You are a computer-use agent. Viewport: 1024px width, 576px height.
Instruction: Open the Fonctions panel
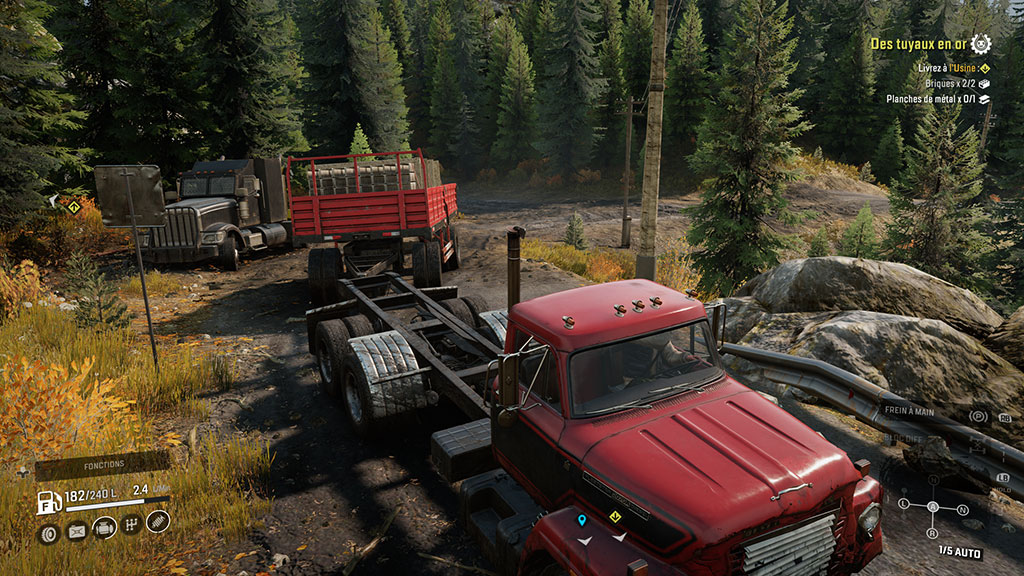(x=103, y=465)
